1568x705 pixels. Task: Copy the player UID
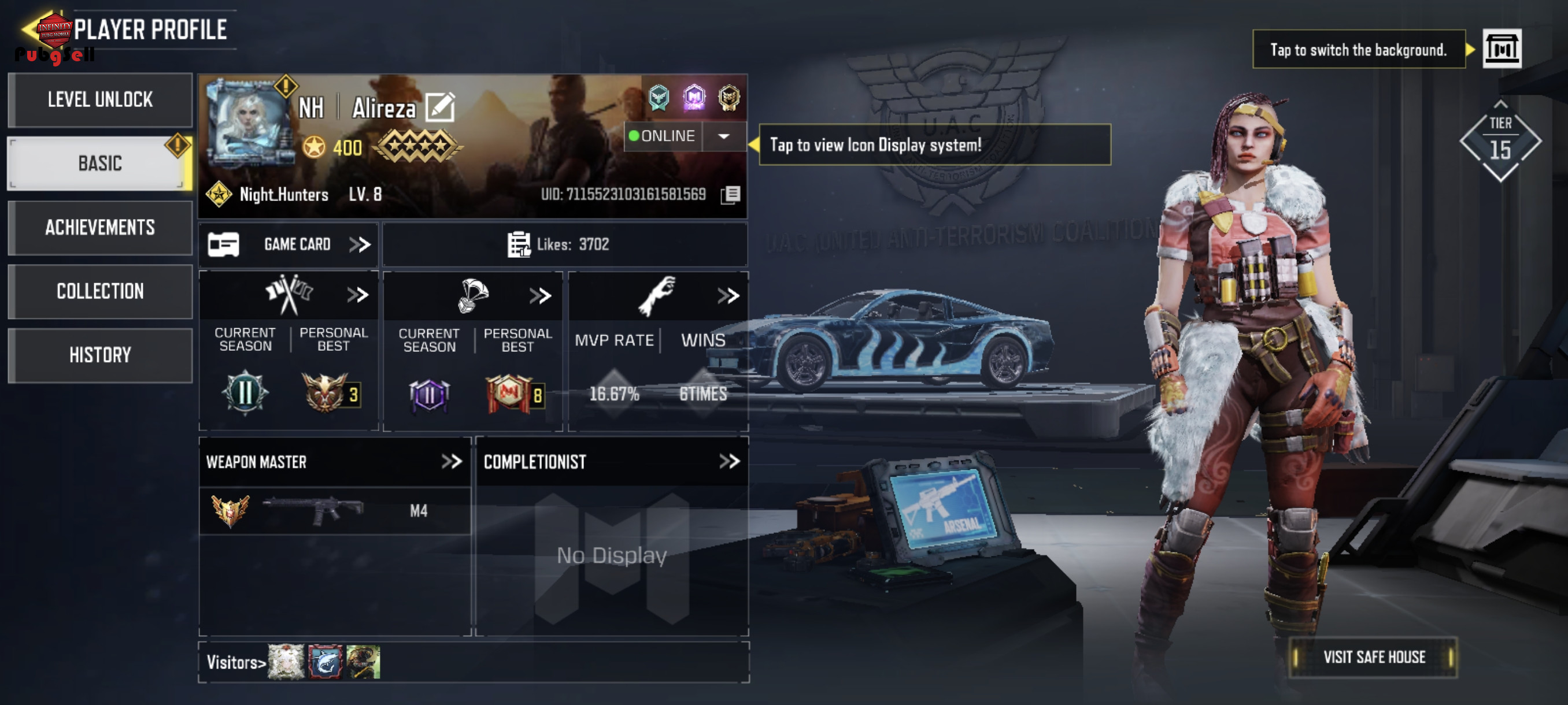[x=730, y=195]
